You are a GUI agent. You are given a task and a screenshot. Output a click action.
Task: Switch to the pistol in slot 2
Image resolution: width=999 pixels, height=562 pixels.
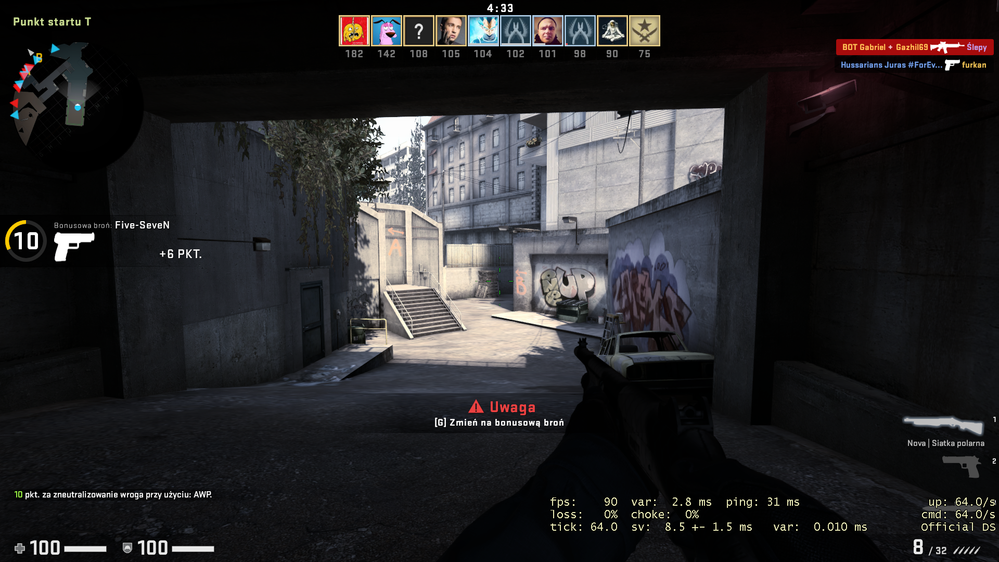point(961,466)
